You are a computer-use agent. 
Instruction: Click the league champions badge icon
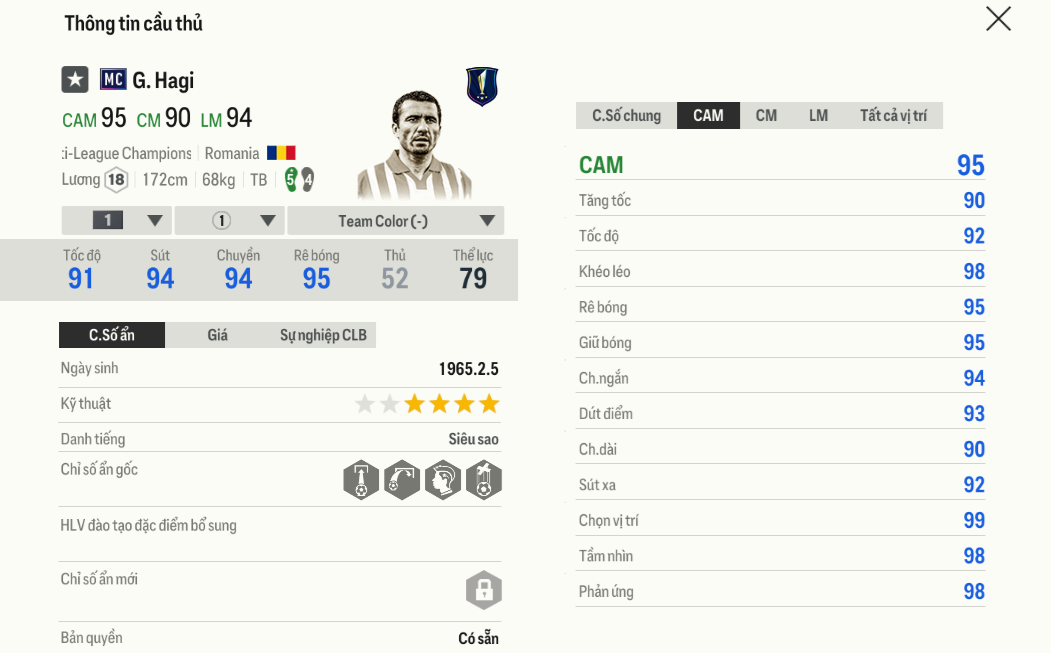coord(482,87)
